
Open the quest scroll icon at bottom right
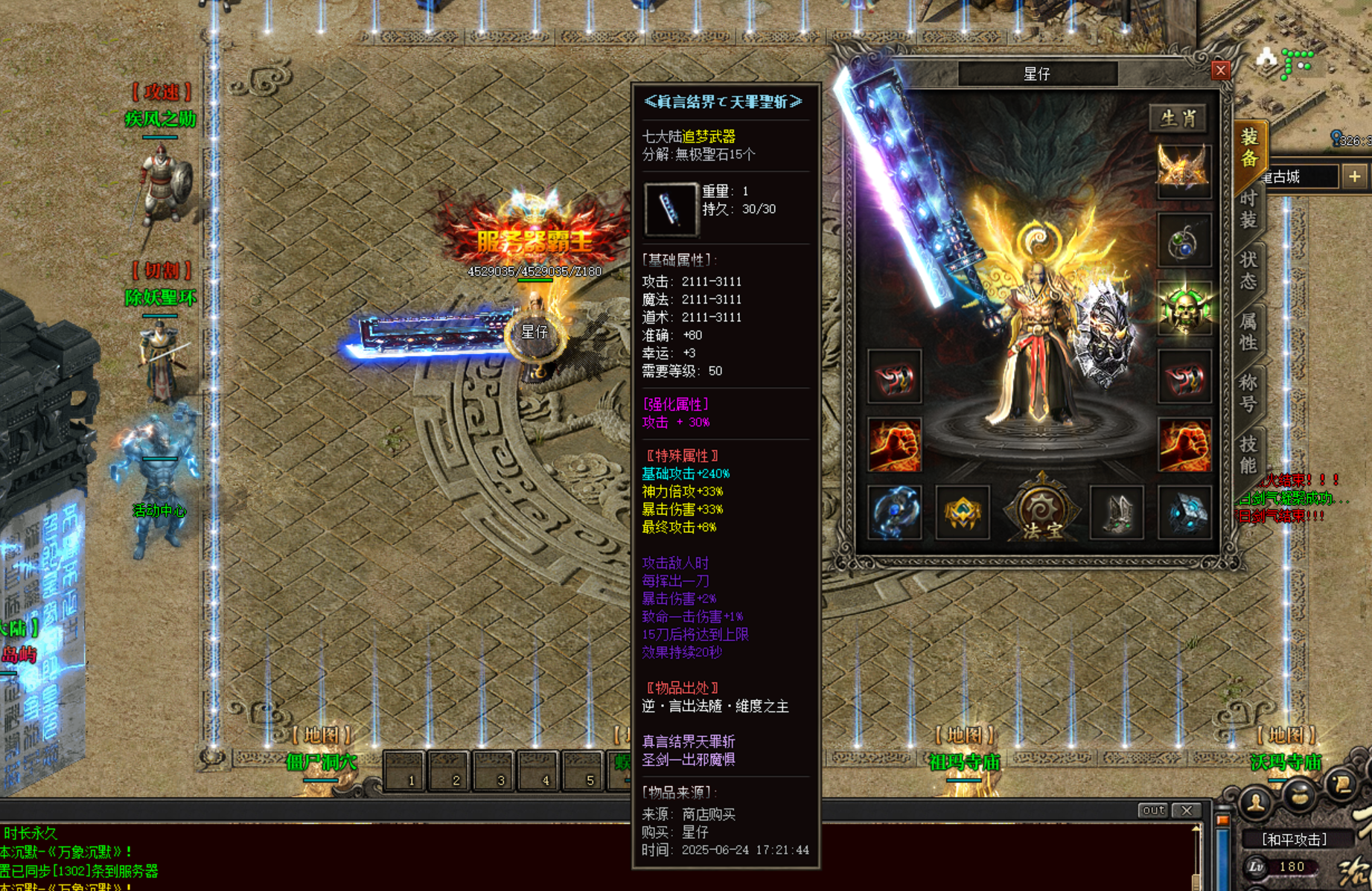point(1342,785)
